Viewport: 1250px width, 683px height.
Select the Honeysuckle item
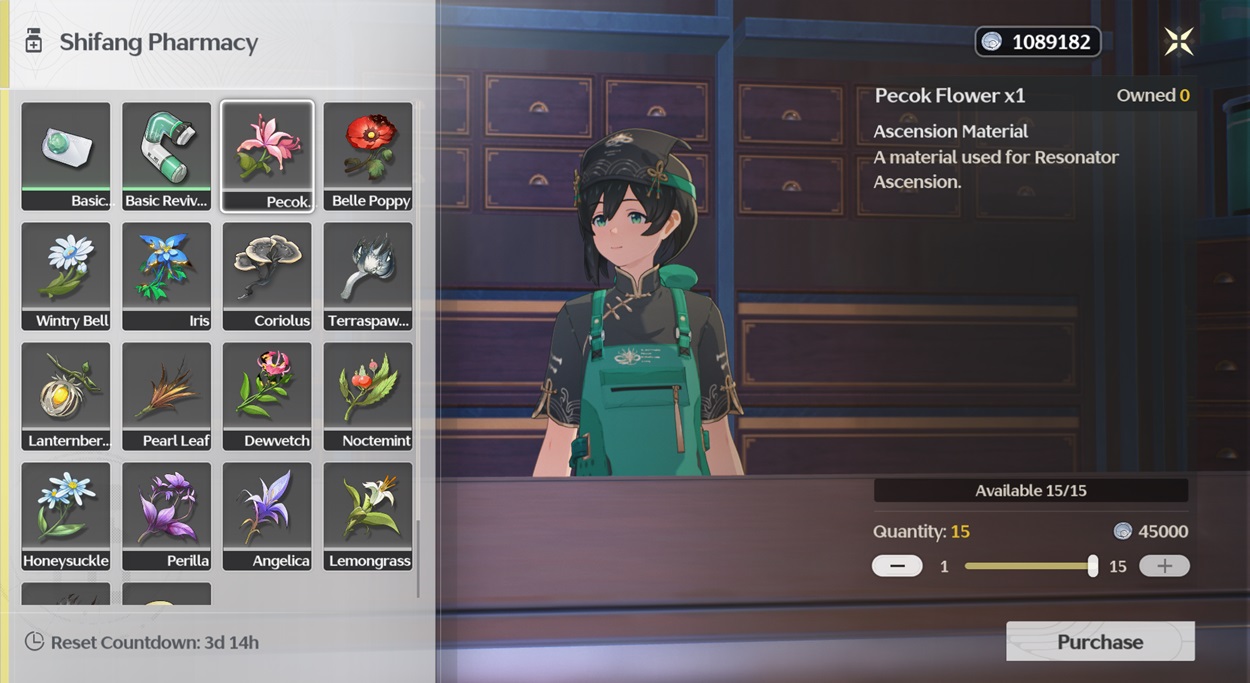click(x=66, y=515)
